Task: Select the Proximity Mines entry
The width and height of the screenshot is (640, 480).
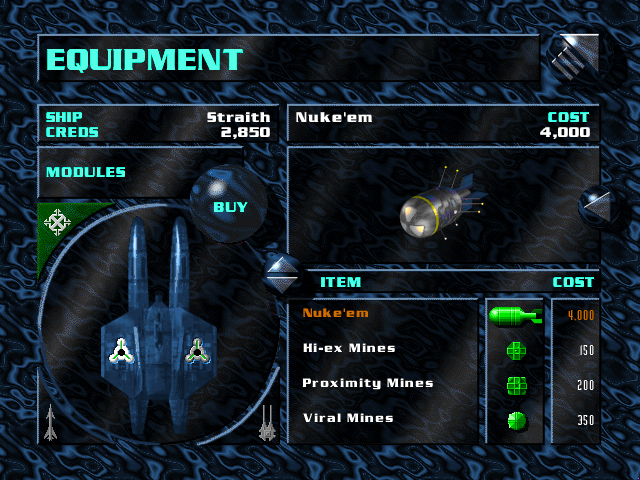Action: (x=367, y=383)
